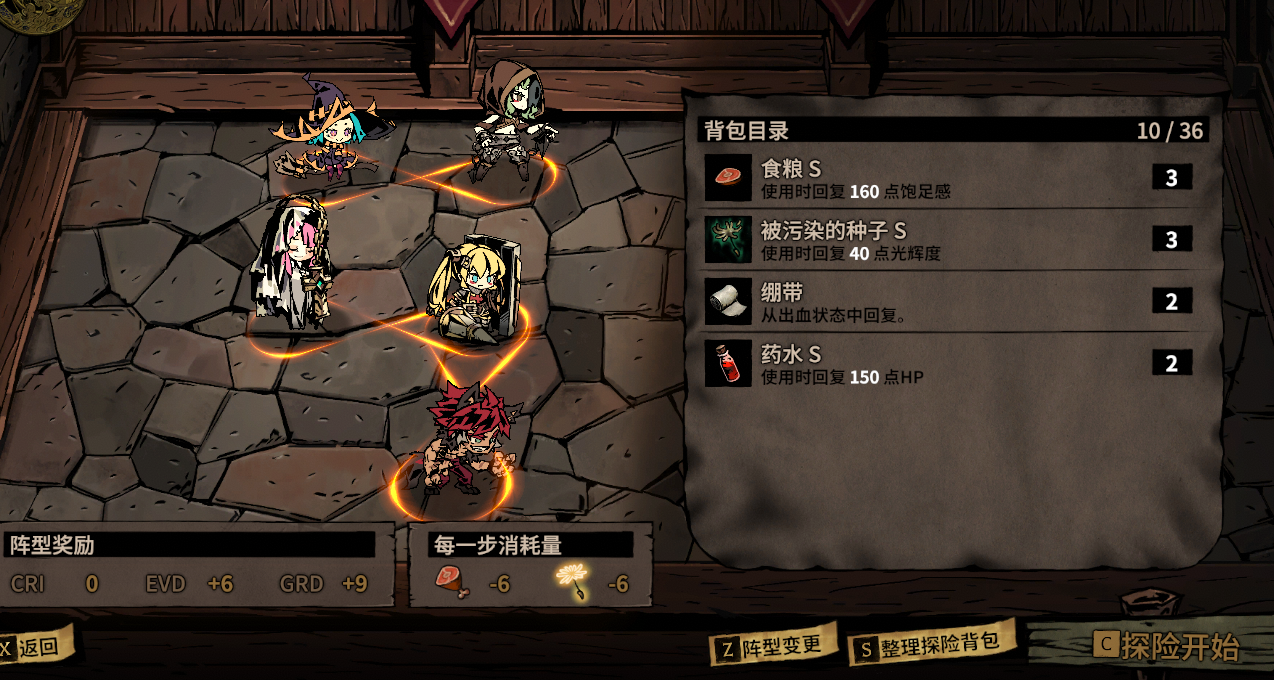Select the 食粮 S food row
Screen dimensions: 1274x680
tap(950, 179)
